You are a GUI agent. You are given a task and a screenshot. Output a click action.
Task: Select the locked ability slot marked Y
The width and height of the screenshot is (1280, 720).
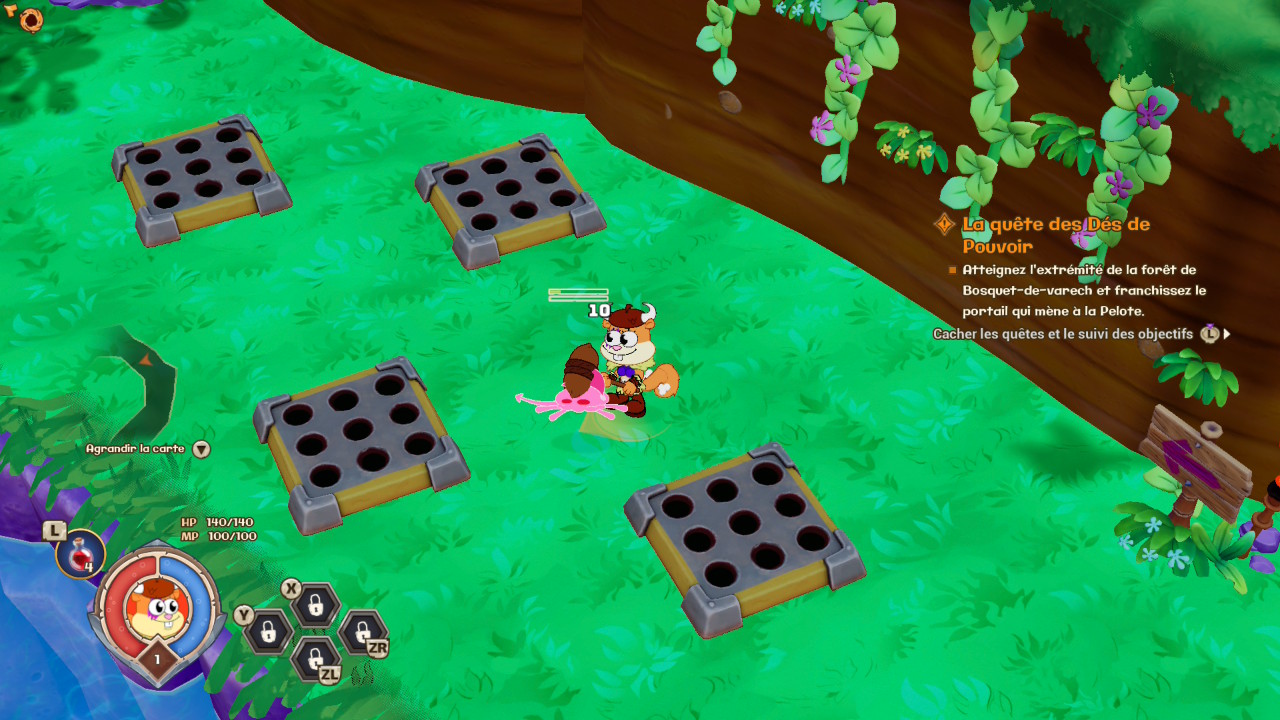click(269, 631)
